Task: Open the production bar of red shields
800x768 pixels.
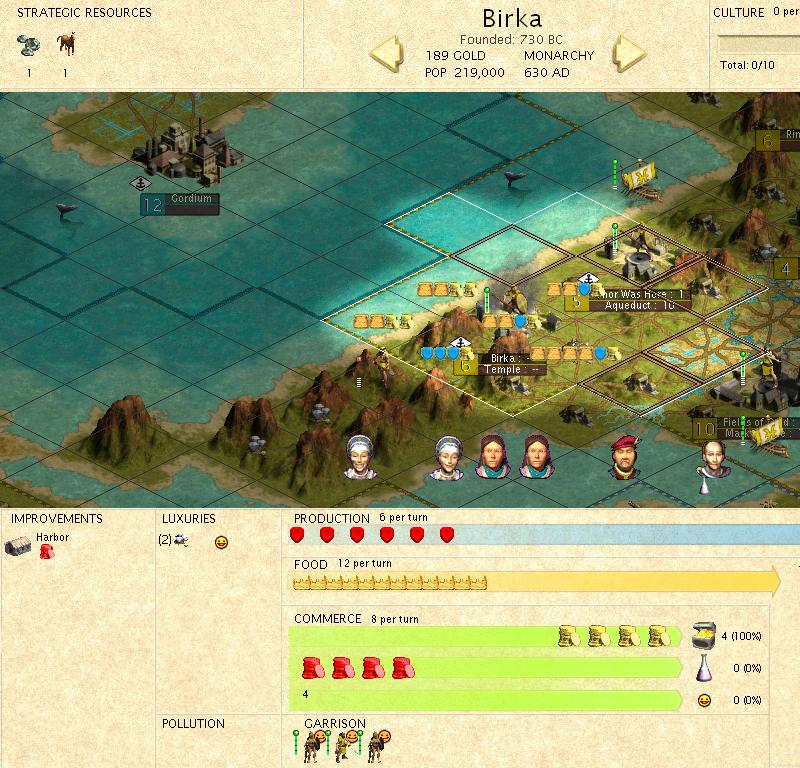Action: pyautogui.click(x=371, y=535)
